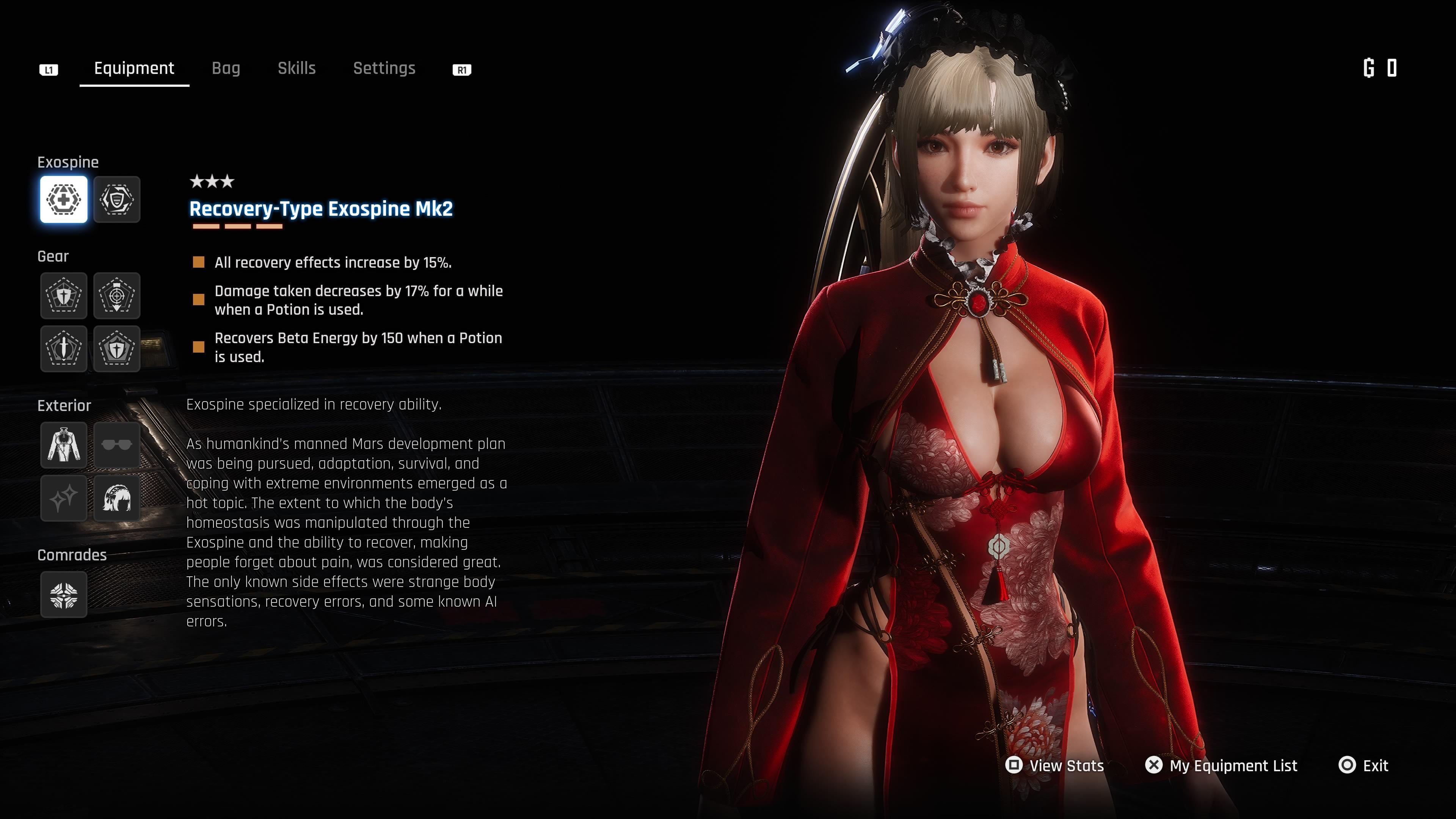Select the Equipment tab

134,68
